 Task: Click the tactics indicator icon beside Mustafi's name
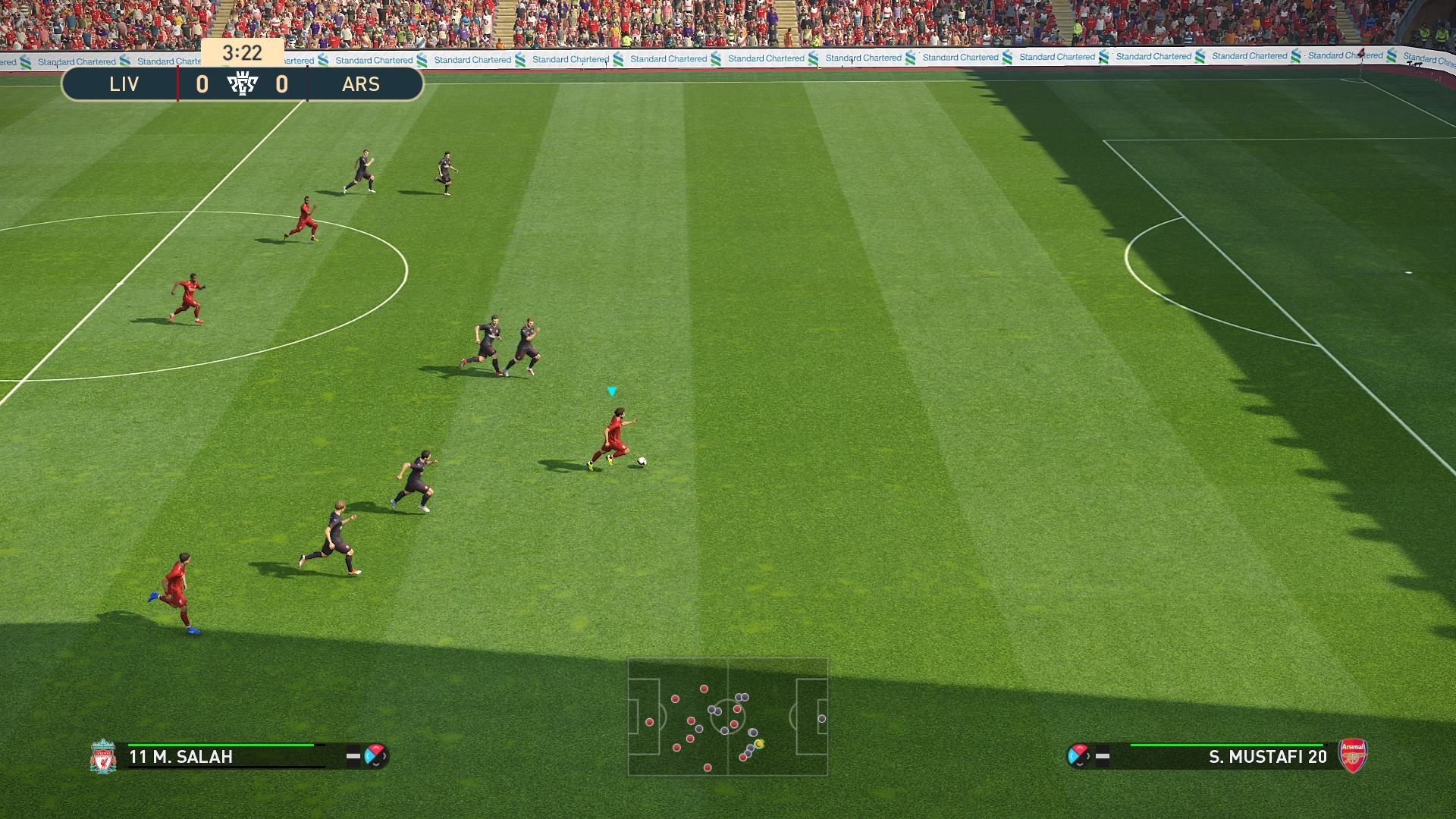pyautogui.click(x=1078, y=755)
